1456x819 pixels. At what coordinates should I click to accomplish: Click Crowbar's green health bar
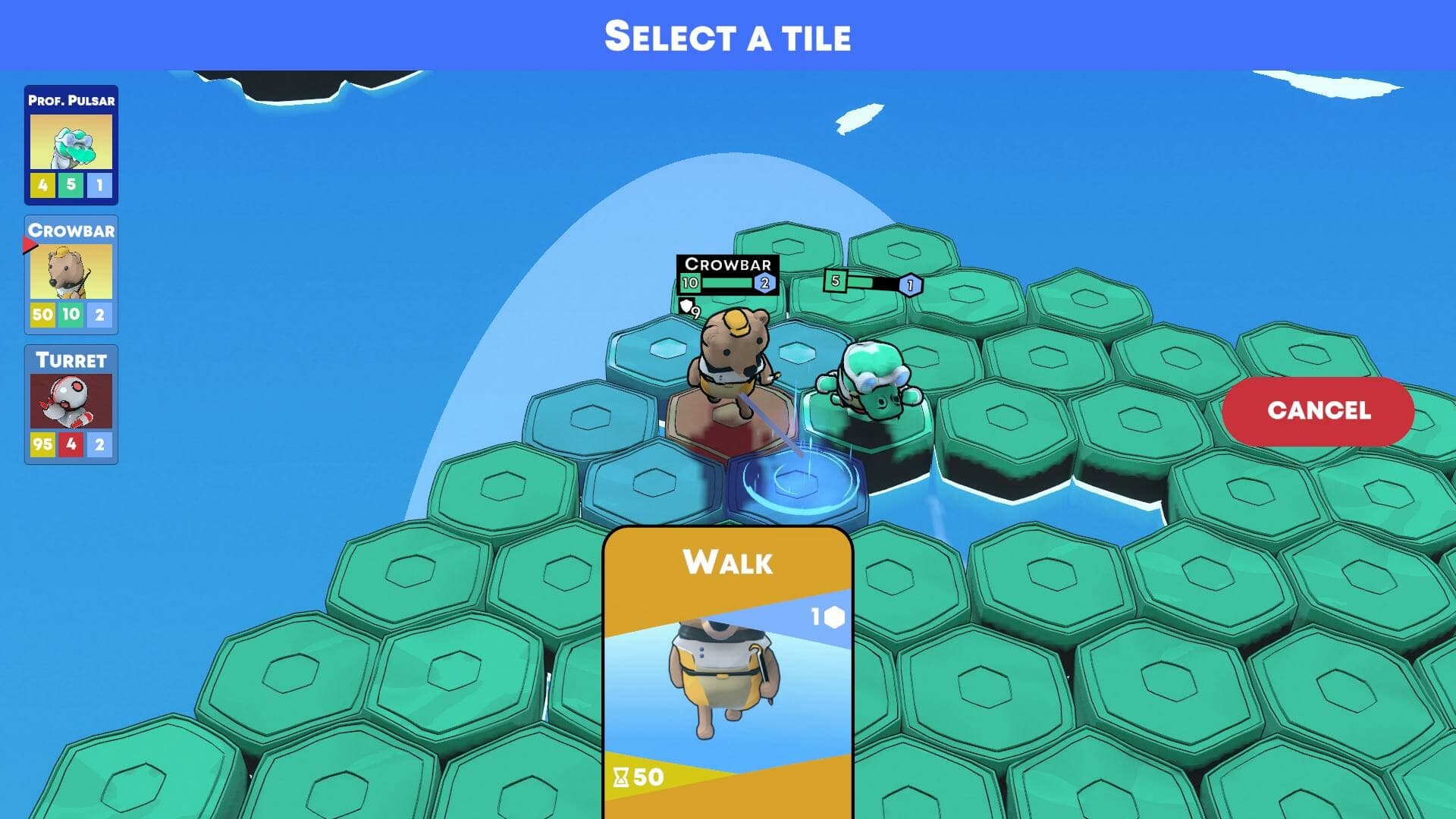[726, 283]
